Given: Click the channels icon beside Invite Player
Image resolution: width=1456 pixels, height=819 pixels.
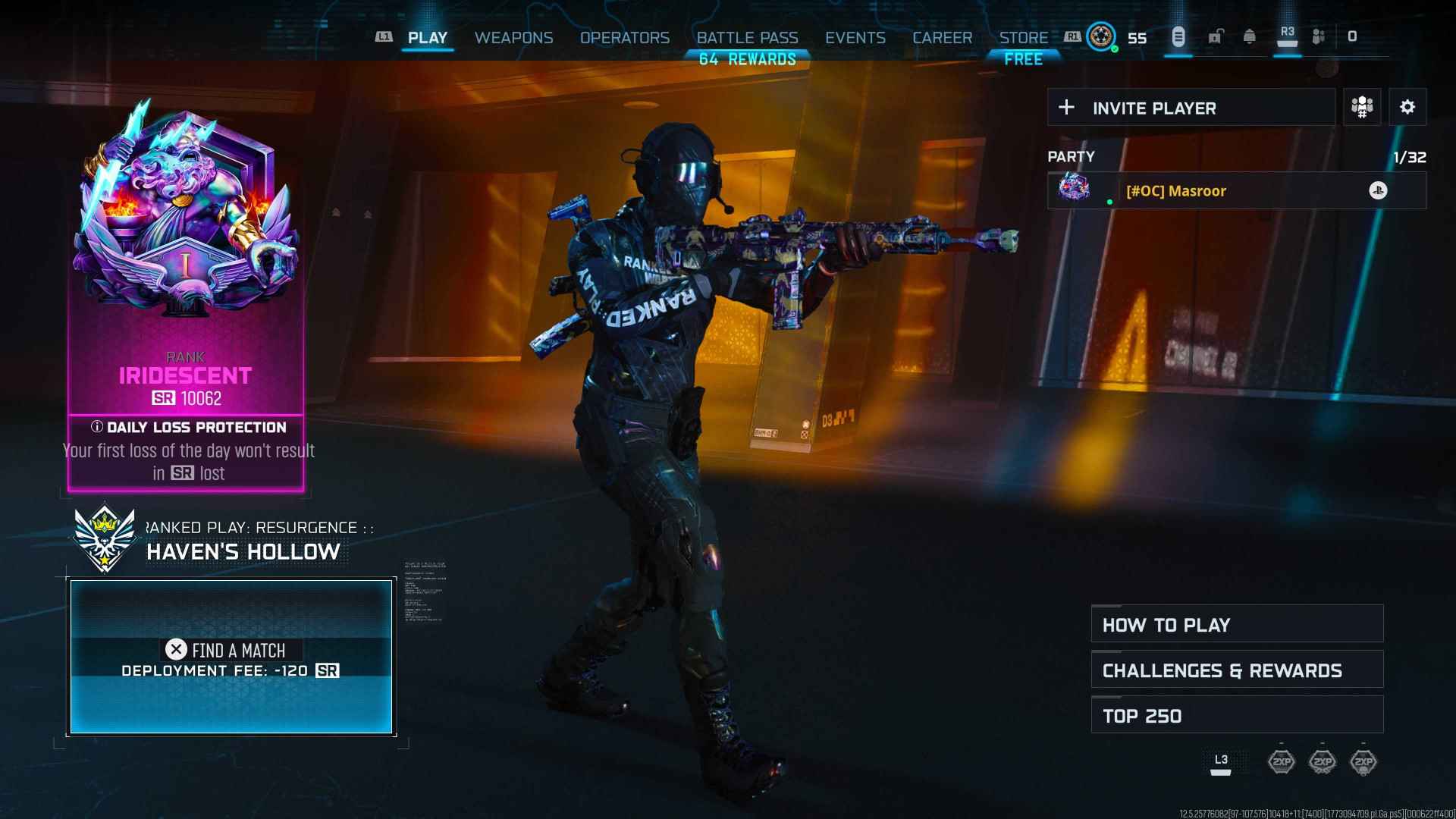Looking at the screenshot, I should click(1361, 107).
